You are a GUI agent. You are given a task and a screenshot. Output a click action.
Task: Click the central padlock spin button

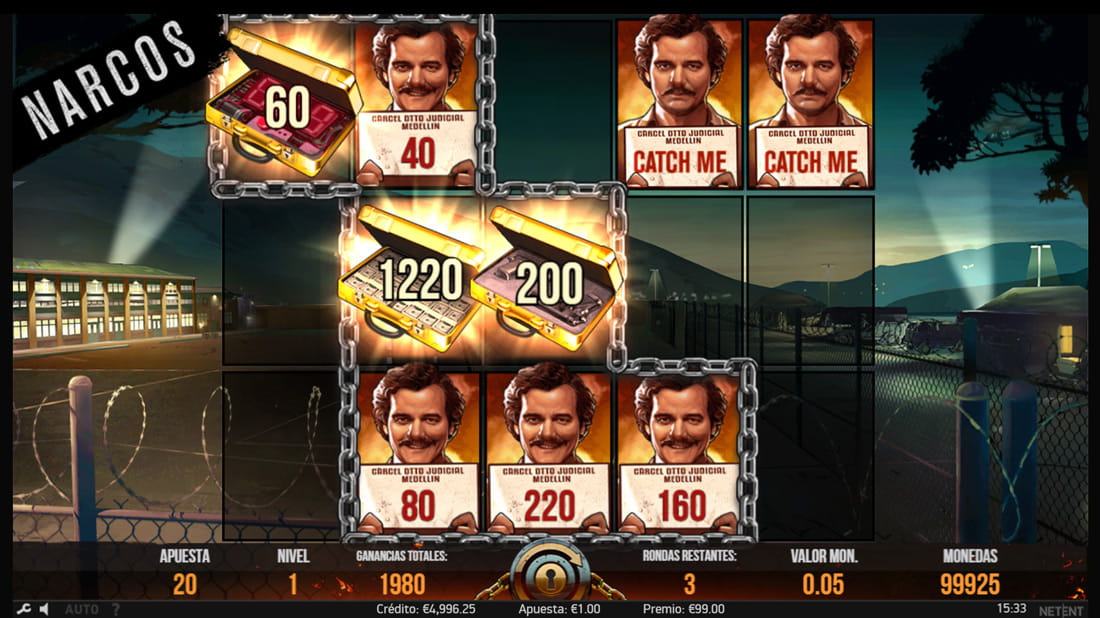point(548,577)
